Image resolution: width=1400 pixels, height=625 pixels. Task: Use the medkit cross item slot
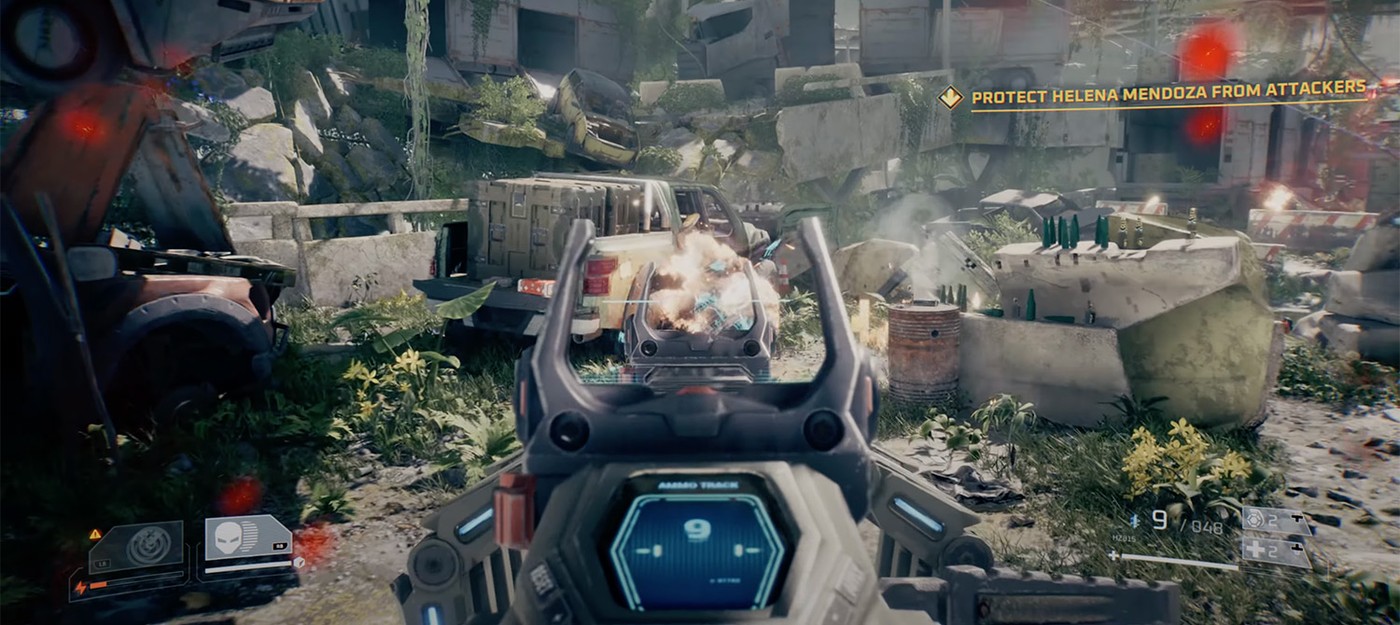point(1275,551)
